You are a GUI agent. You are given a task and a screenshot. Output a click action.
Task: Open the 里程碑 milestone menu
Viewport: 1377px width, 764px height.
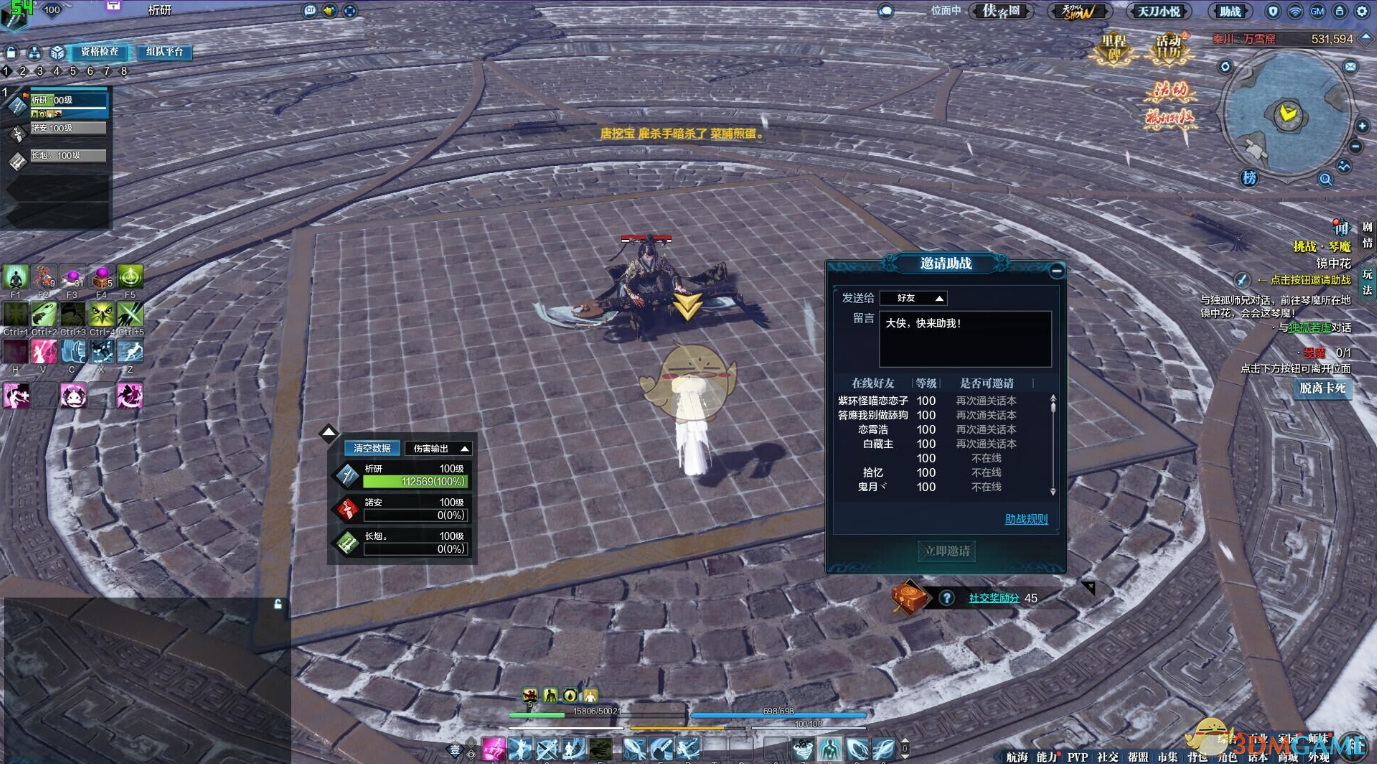(x=1113, y=48)
